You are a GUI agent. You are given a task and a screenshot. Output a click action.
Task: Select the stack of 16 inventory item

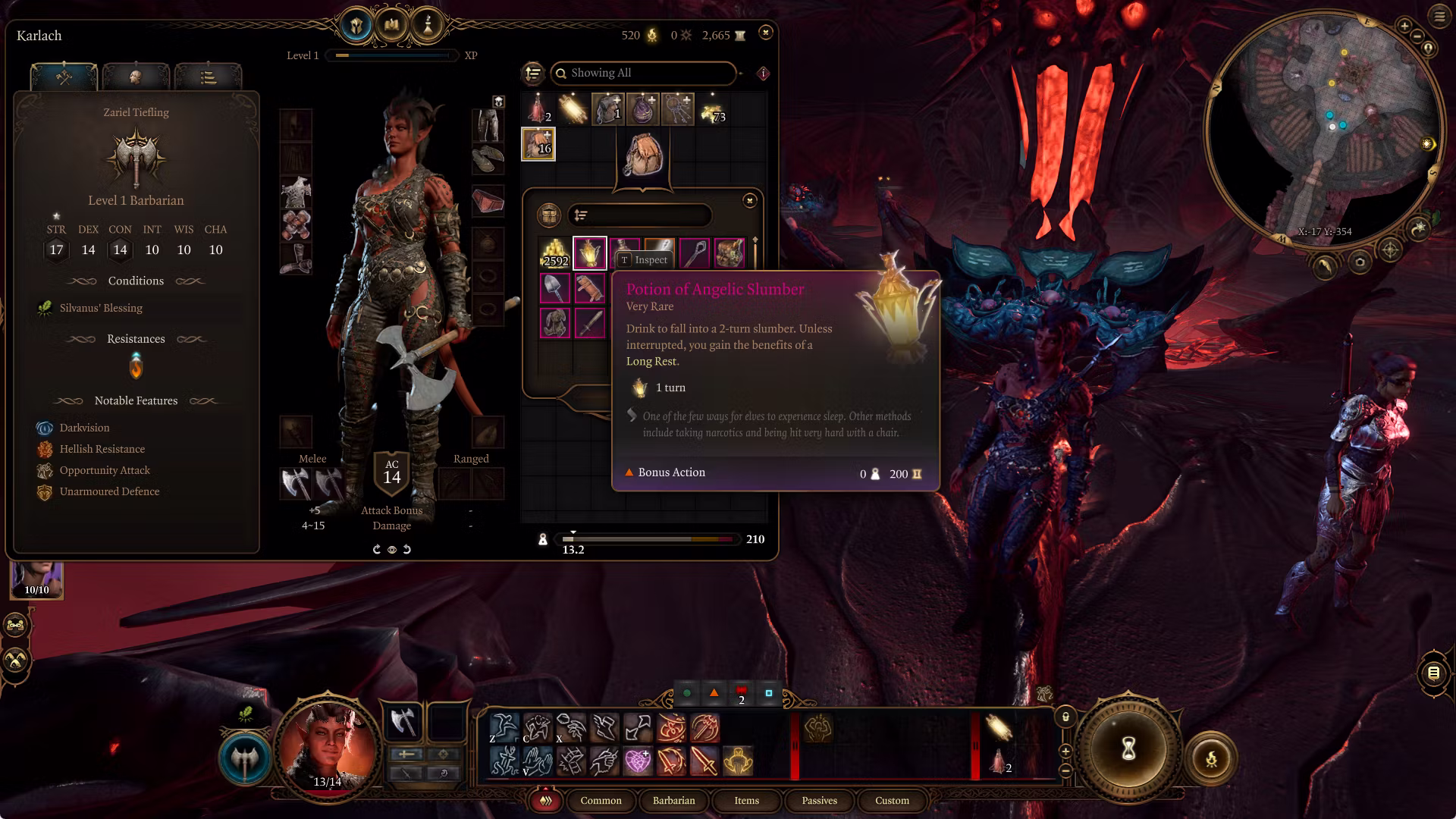538,144
